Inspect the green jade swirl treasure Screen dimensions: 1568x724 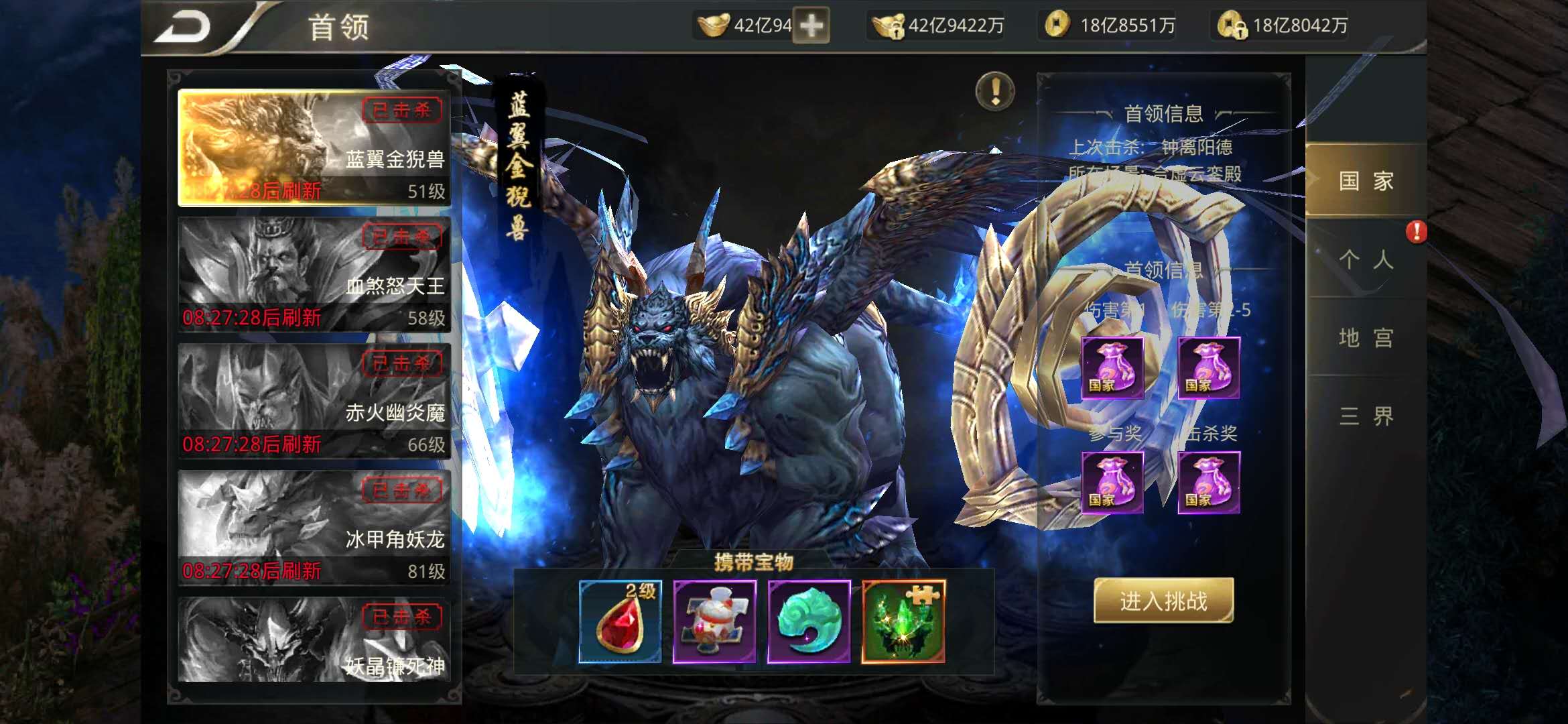(x=809, y=621)
